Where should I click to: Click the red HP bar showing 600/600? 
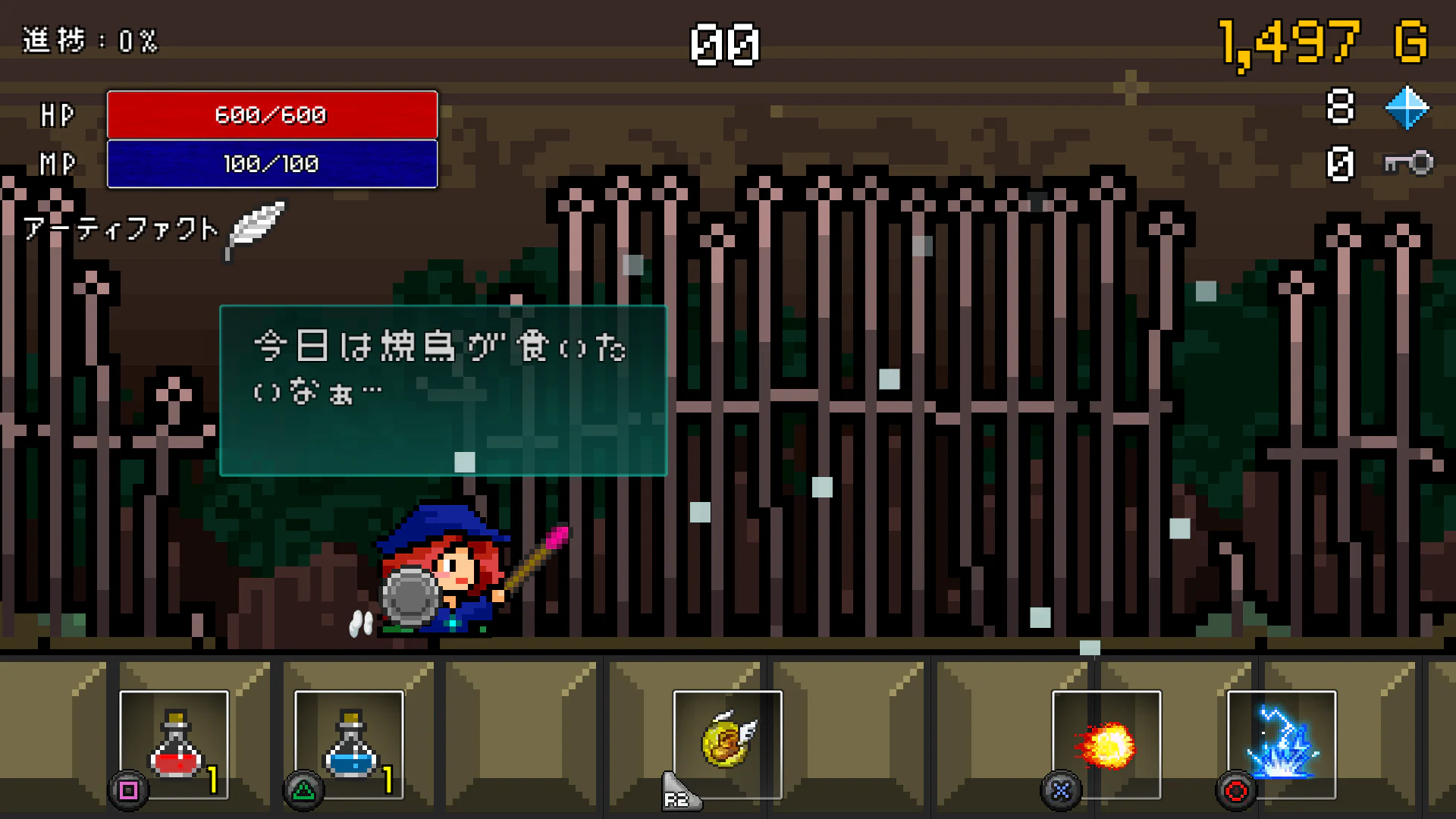point(273,115)
